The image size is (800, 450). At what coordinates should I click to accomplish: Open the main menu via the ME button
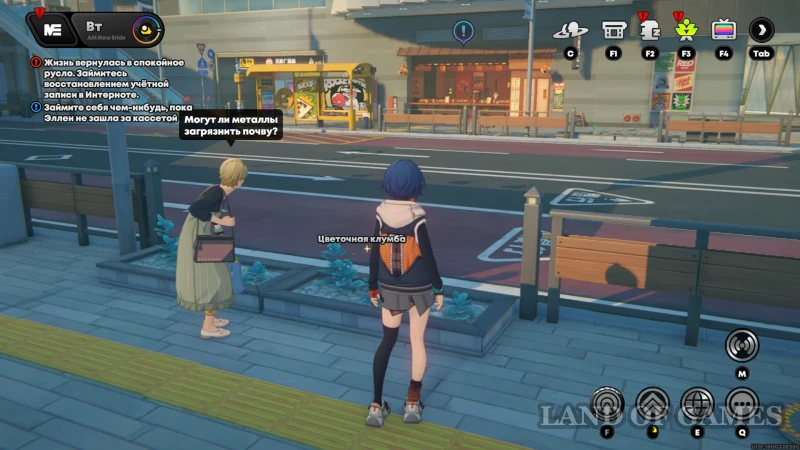pos(53,29)
